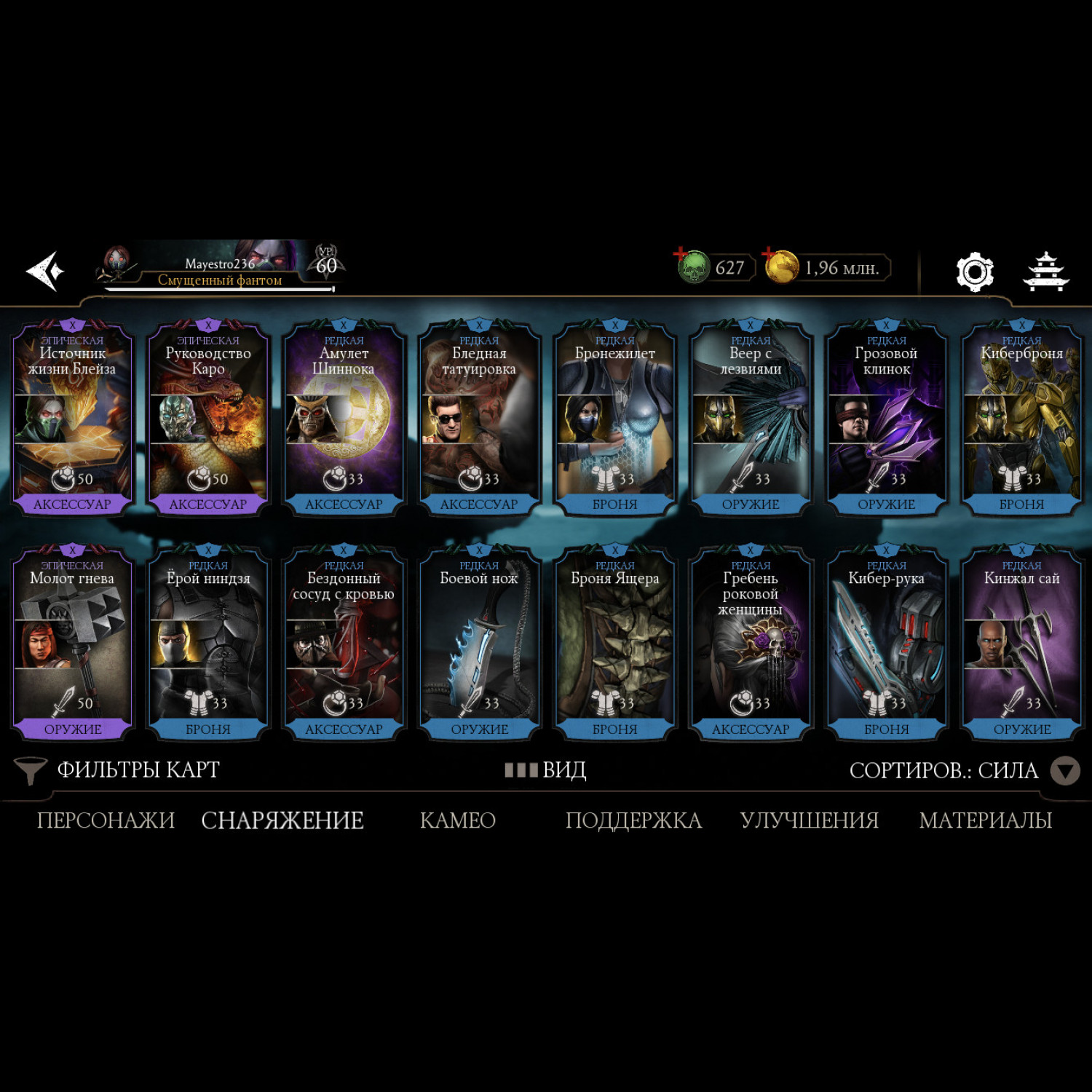Pick the Кинжал сай weapon card
Image resolution: width=1092 pixels, height=1092 pixels.
click(x=1022, y=644)
